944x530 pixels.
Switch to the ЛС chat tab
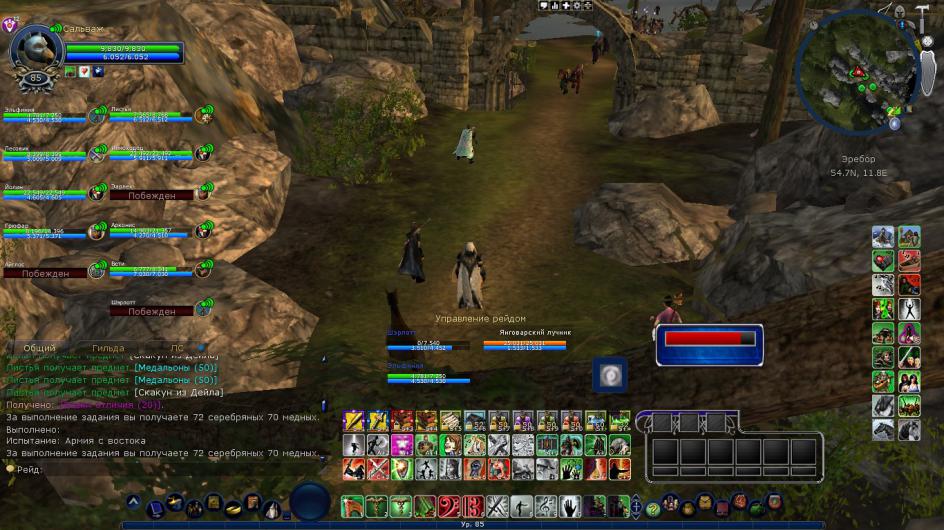[176, 347]
